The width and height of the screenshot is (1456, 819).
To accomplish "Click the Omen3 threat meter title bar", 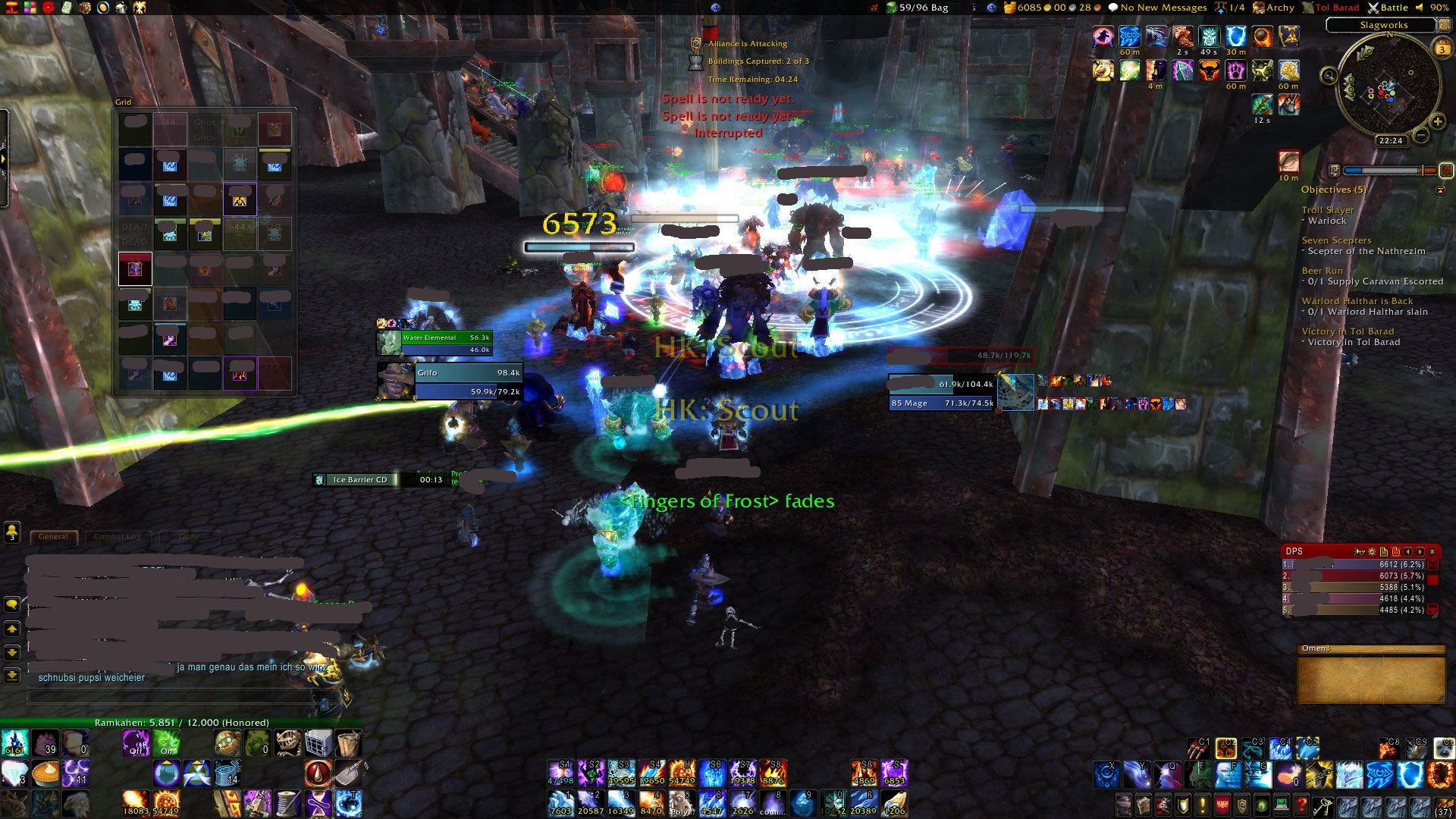I will [x=1370, y=648].
